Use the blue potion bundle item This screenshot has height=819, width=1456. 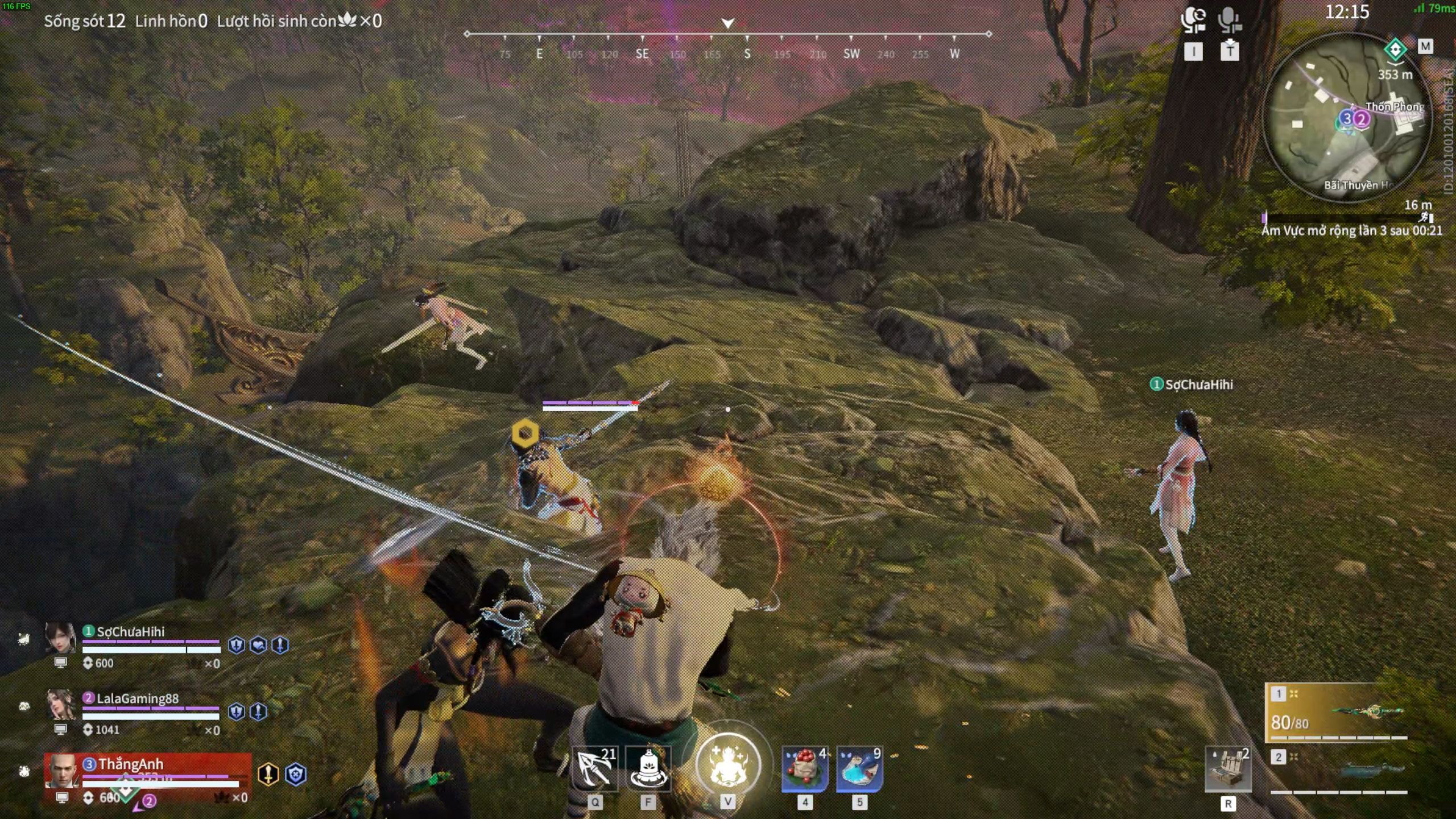click(859, 770)
